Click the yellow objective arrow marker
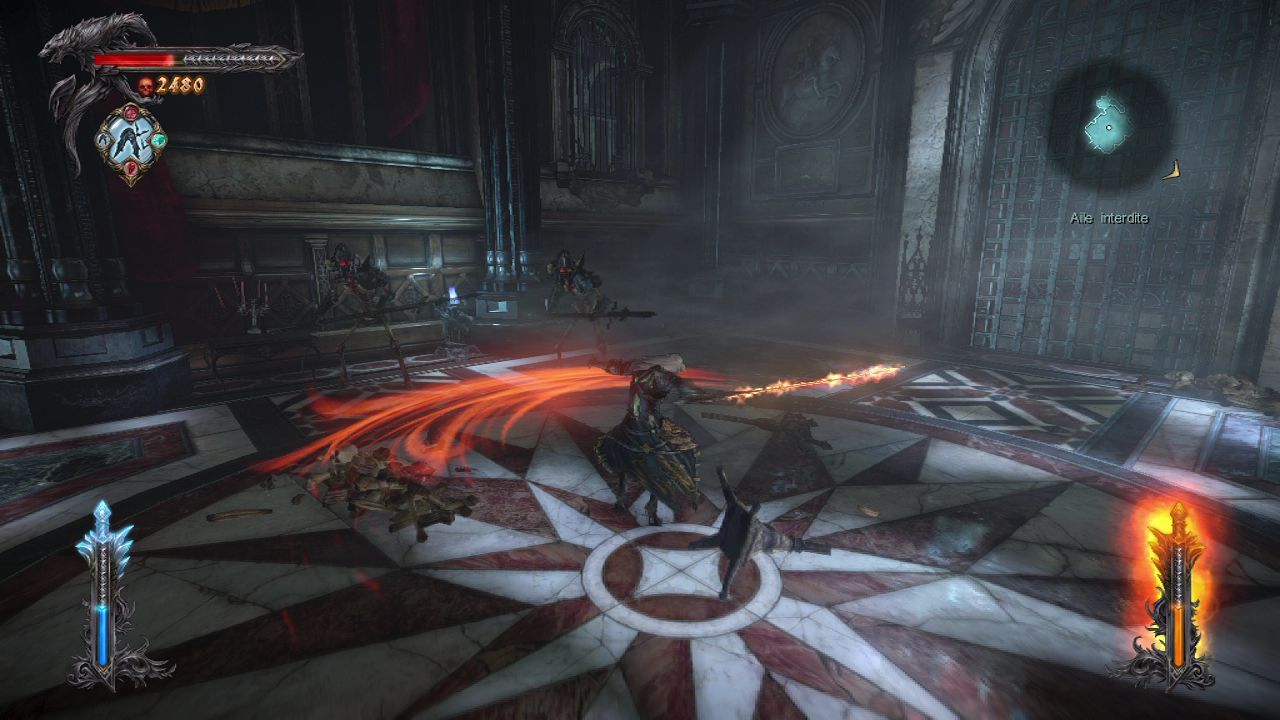Viewport: 1280px width, 720px height. pos(1173,171)
